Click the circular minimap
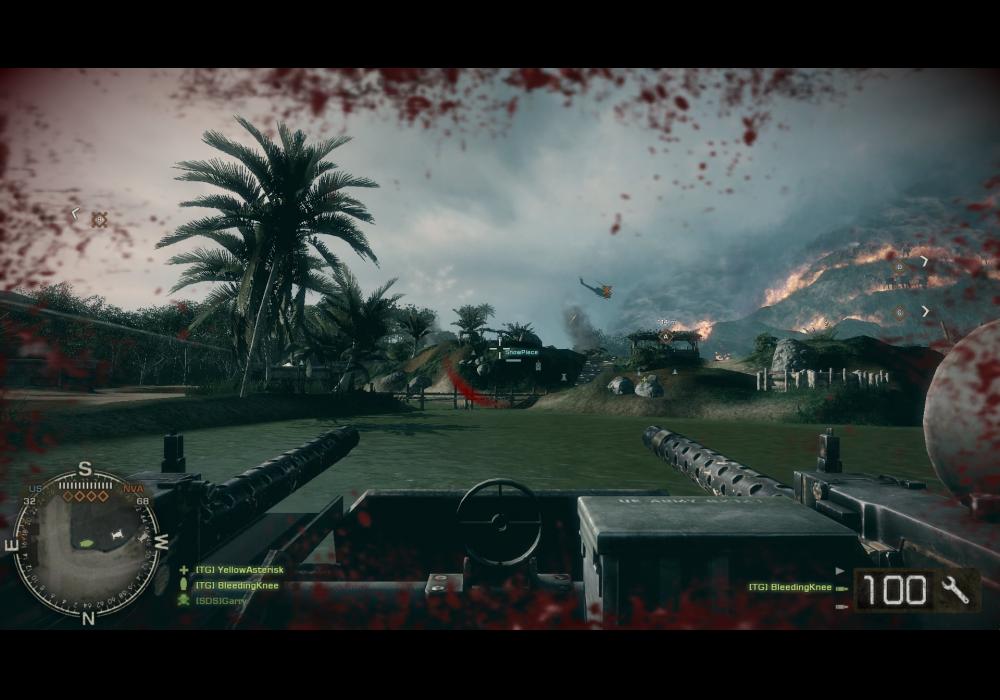 [85, 543]
